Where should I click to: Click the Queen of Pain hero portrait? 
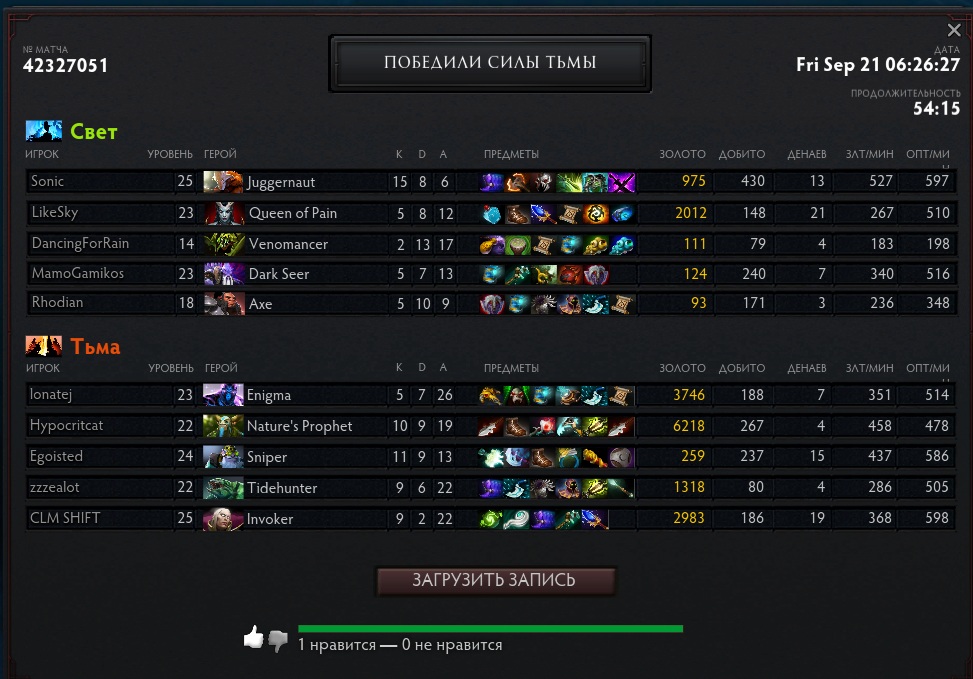click(223, 213)
